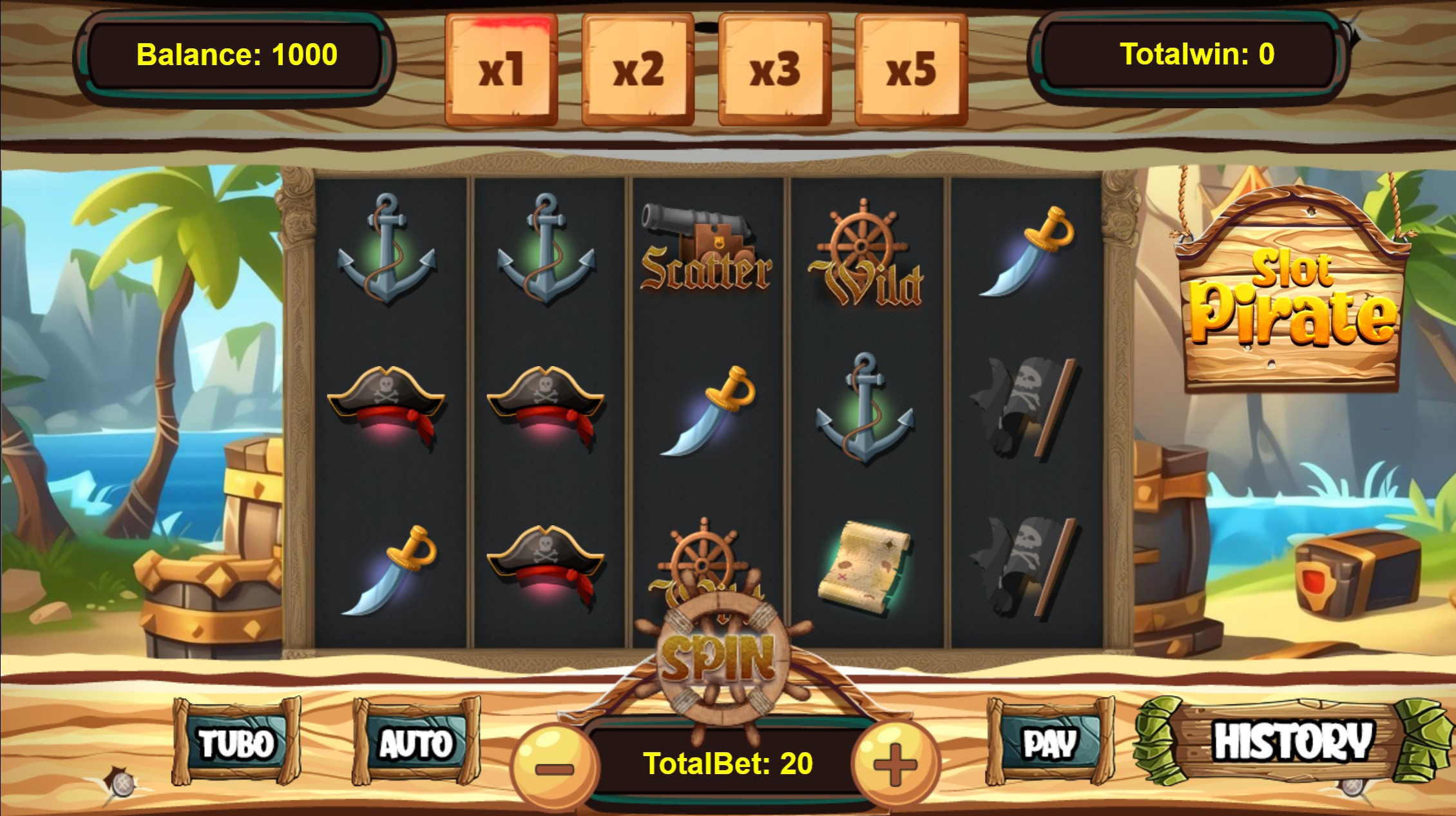Click the Scatter cannon symbol on reel three
Image resolution: width=1456 pixels, height=816 pixels.
[x=705, y=251]
